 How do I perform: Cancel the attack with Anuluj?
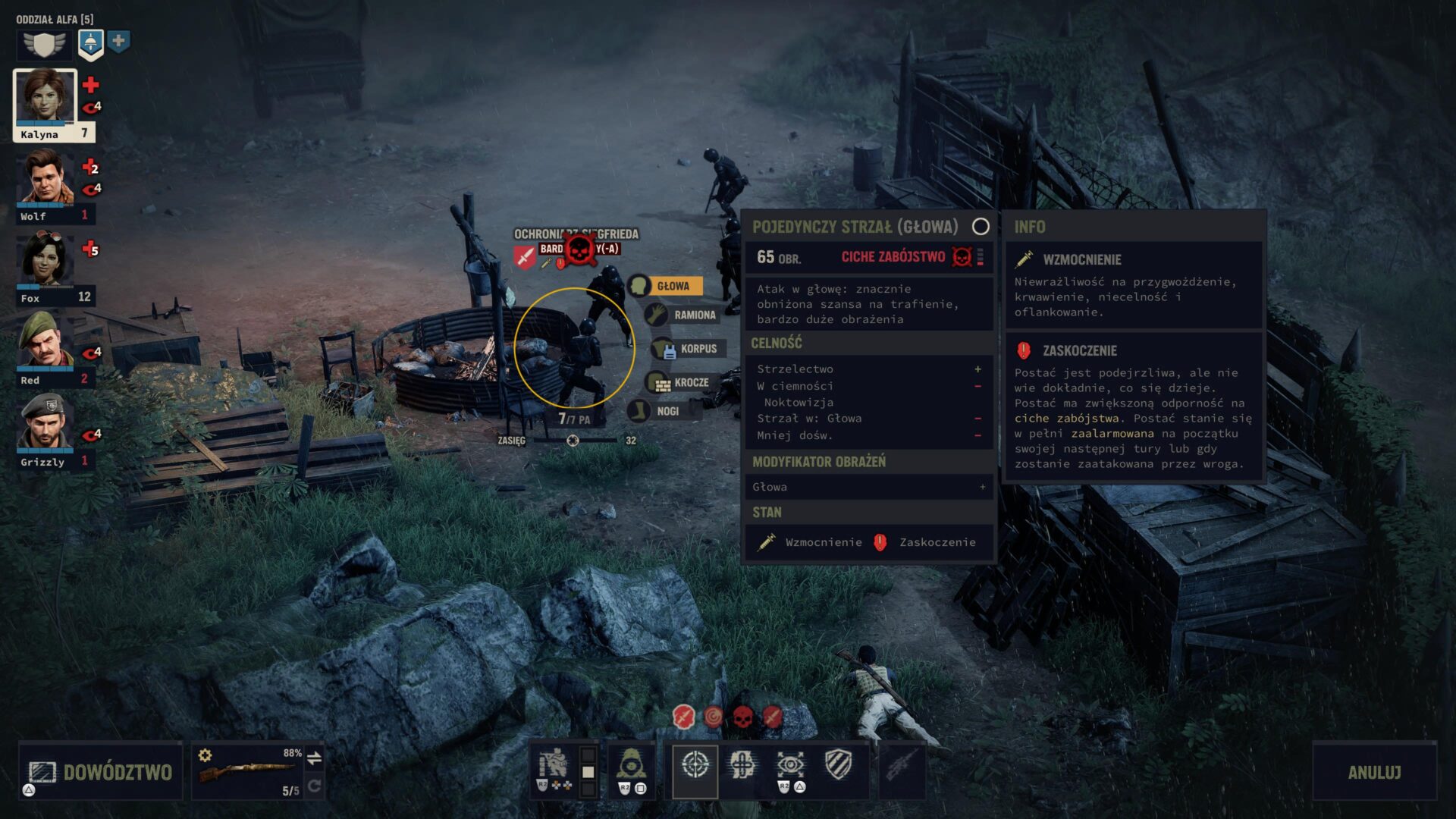(x=1374, y=772)
